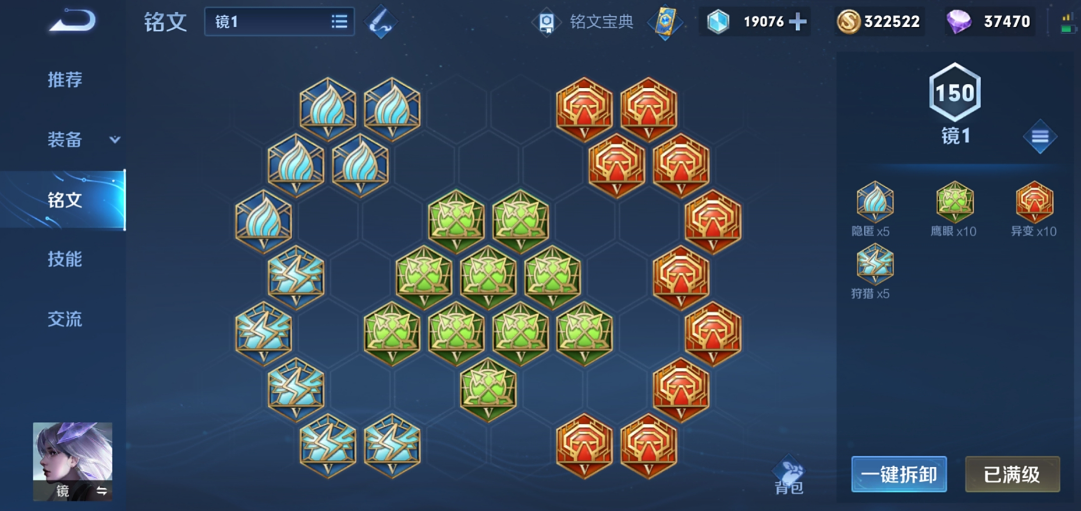This screenshot has height=511, width=1081.
Task: Open 铭文宝典 rune guide
Action: pyautogui.click(x=587, y=22)
